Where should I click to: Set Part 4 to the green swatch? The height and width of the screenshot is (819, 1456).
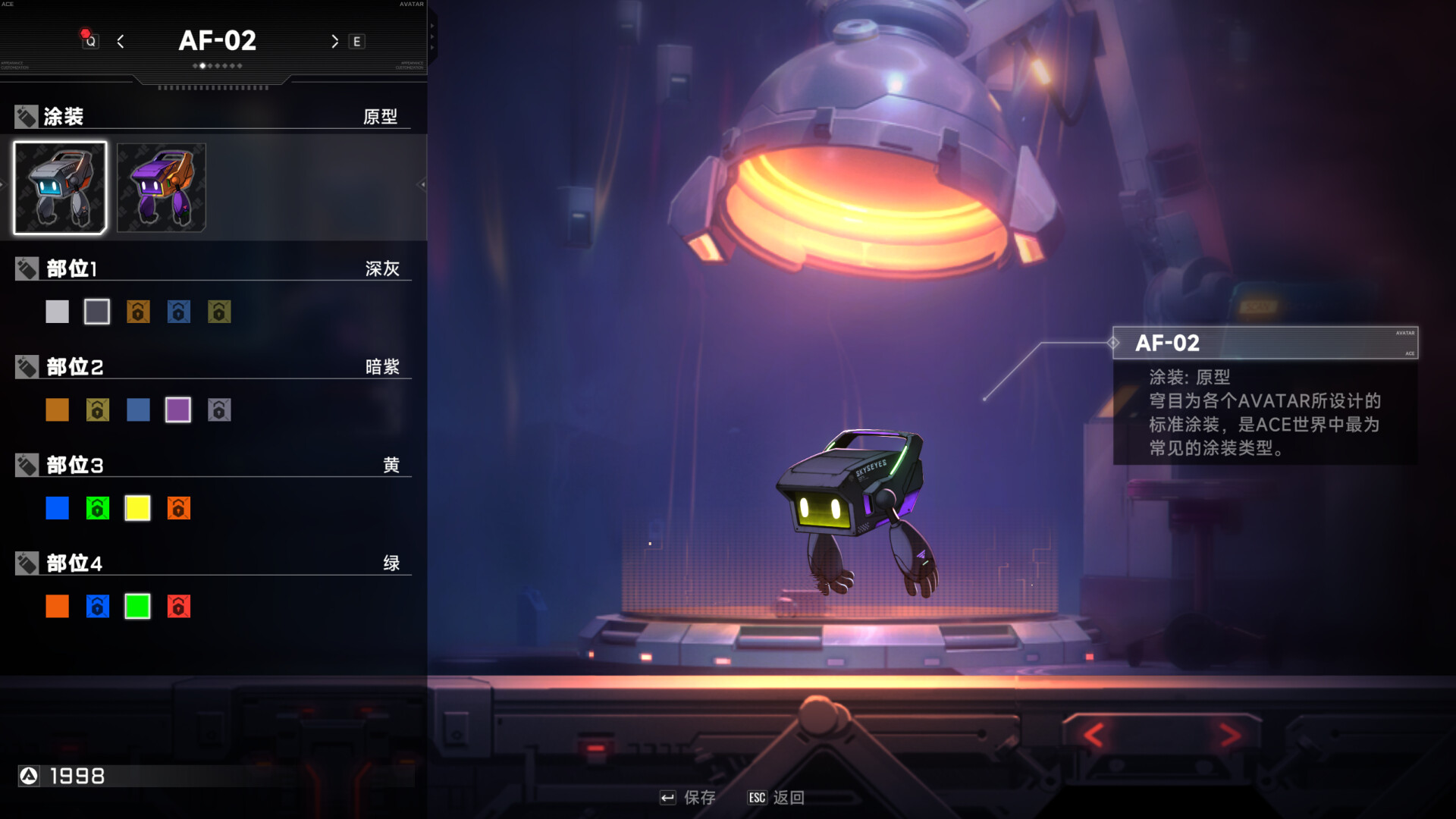point(137,607)
